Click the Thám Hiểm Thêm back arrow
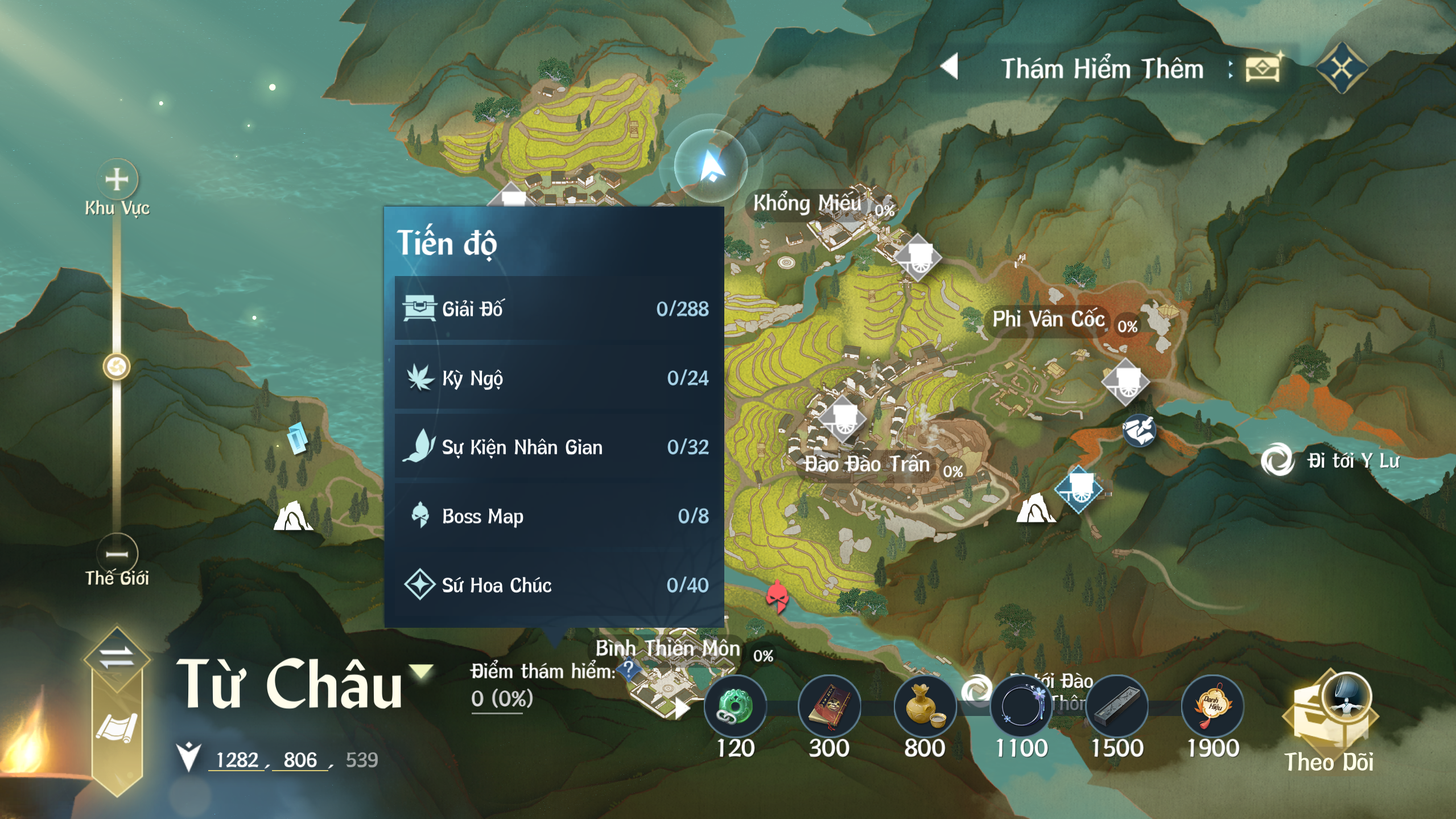The image size is (1456, 819). (x=950, y=67)
